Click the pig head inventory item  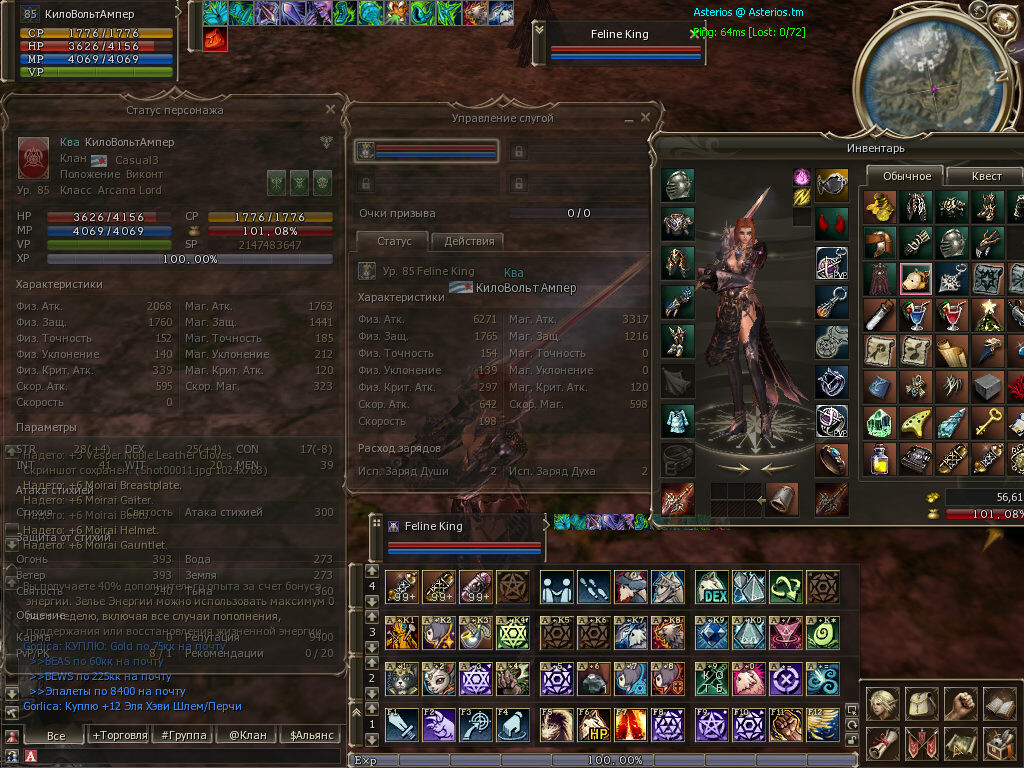tap(916, 278)
